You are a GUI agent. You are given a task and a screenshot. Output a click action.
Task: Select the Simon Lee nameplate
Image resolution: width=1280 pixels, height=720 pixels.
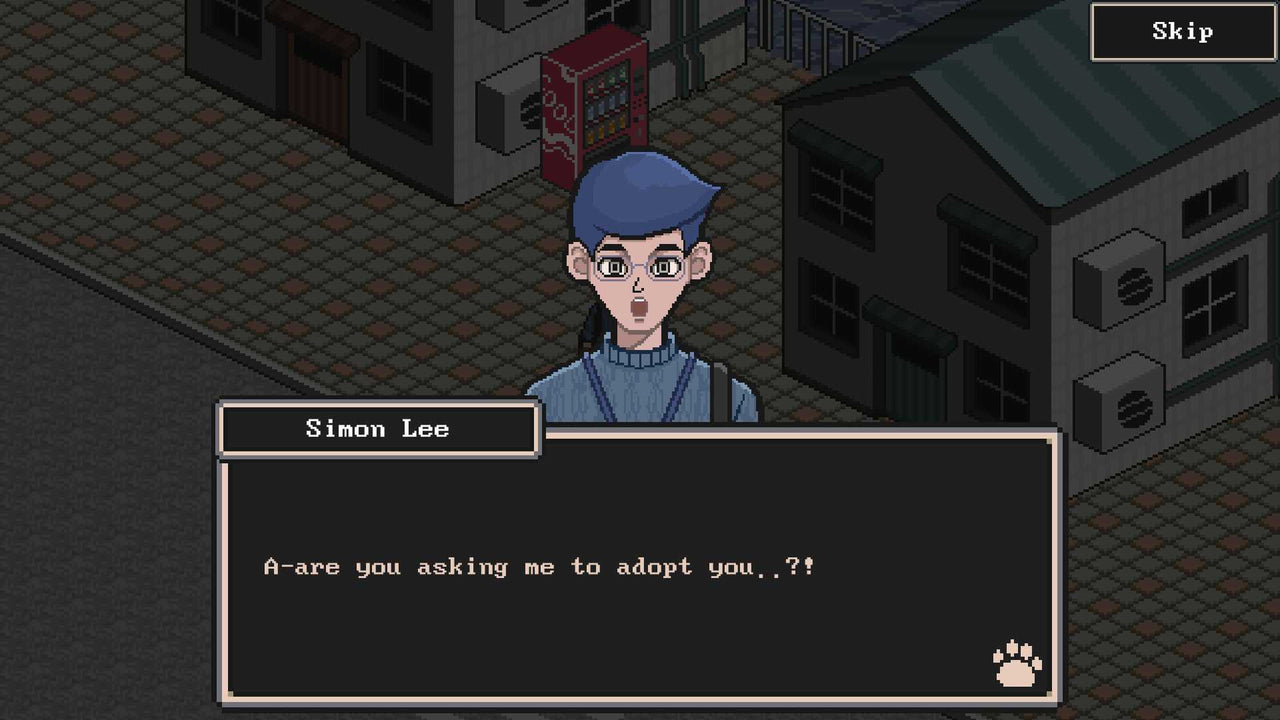(x=378, y=429)
